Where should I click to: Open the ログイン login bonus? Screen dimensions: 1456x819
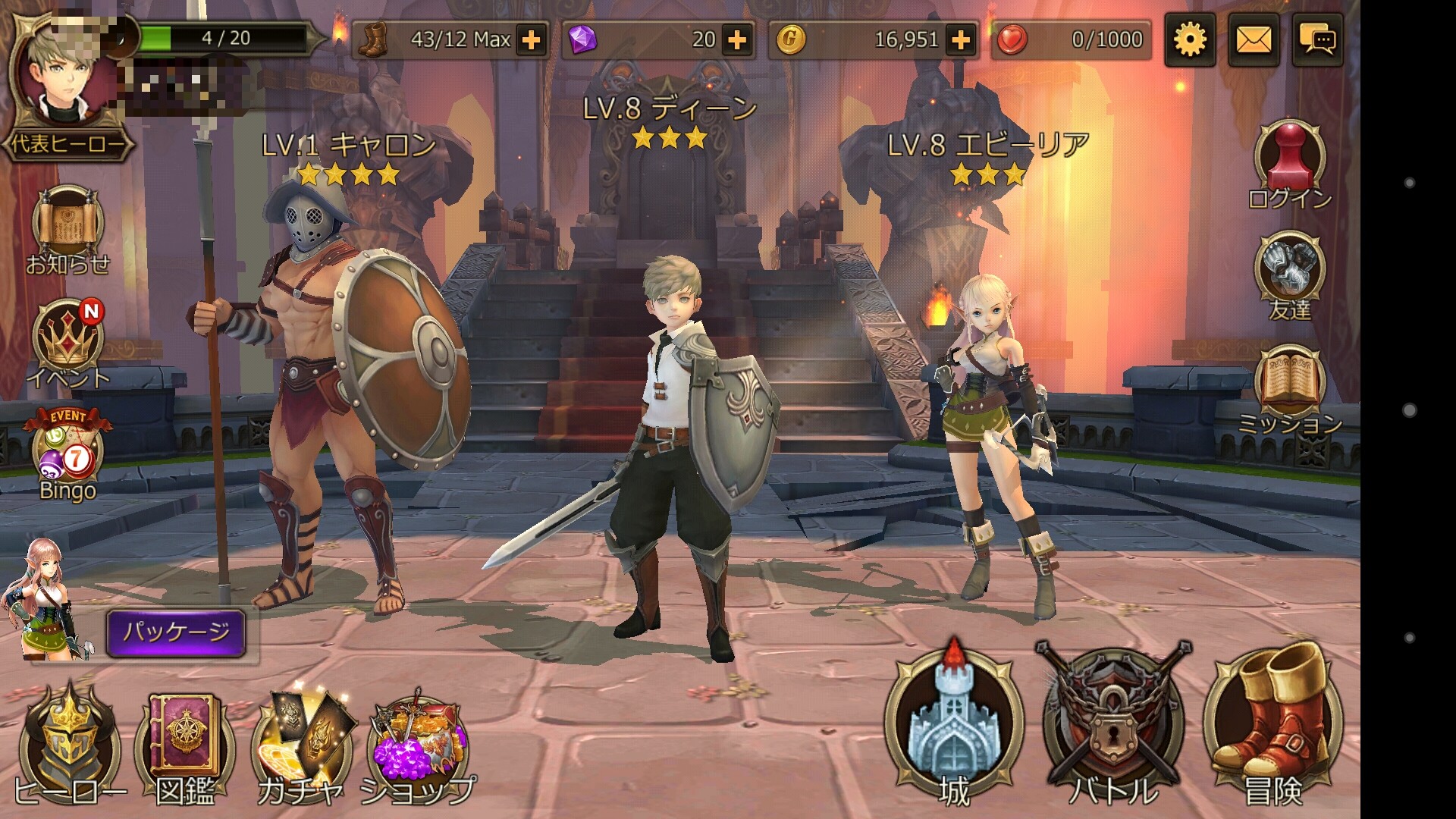1289,163
